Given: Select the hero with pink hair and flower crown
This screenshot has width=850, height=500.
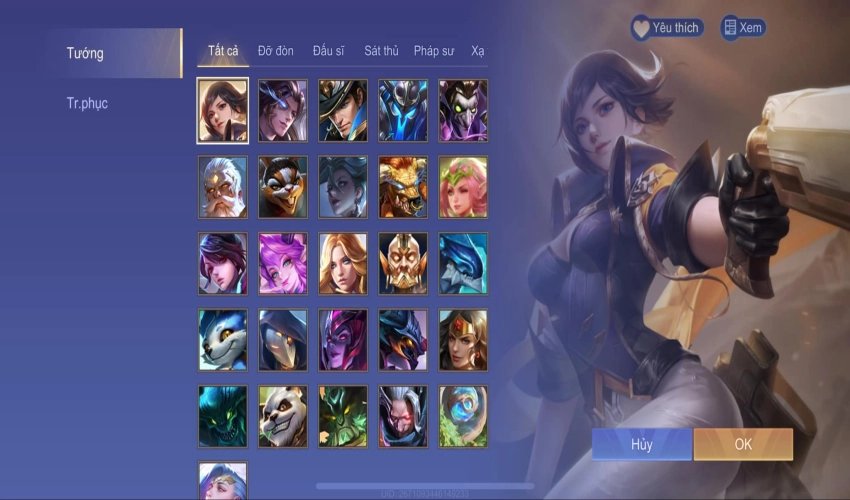Looking at the screenshot, I should pos(463,187).
